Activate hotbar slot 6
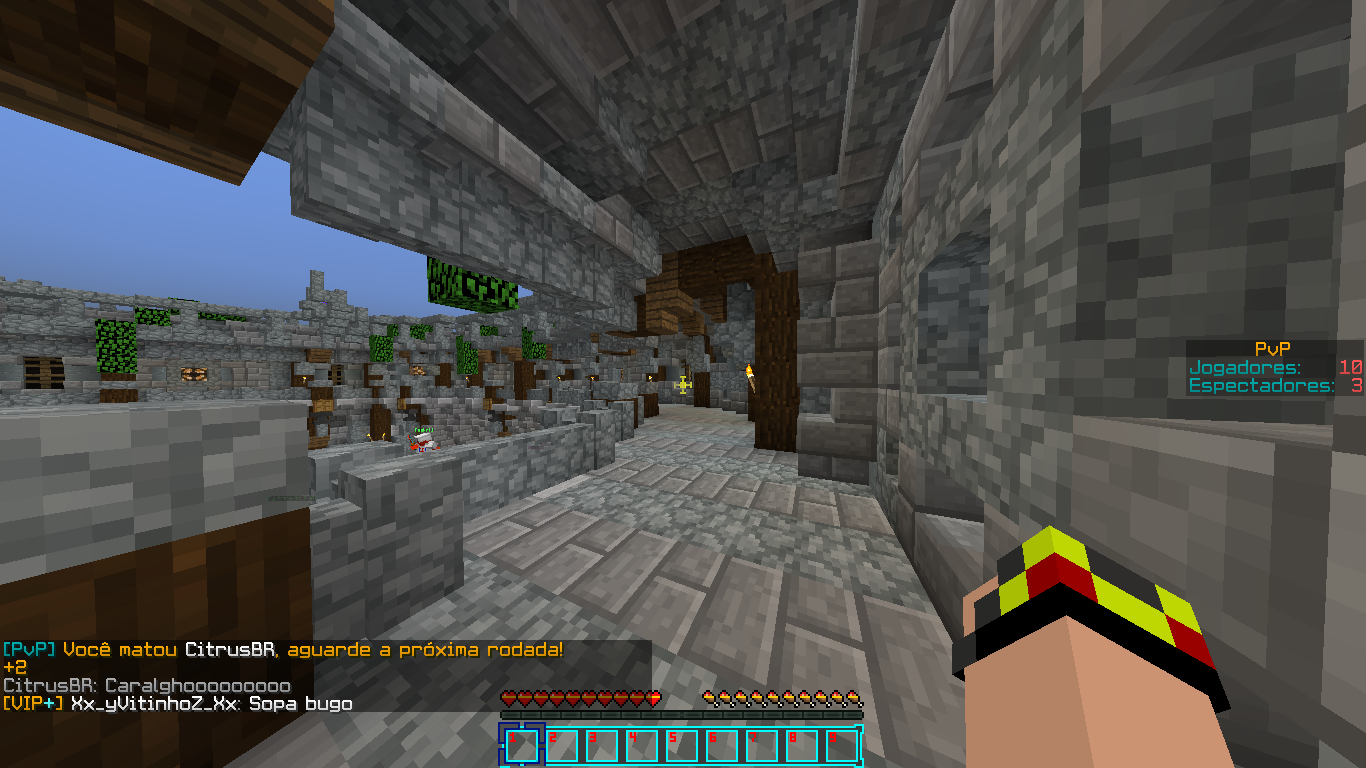Image resolution: width=1366 pixels, height=768 pixels. (722, 746)
